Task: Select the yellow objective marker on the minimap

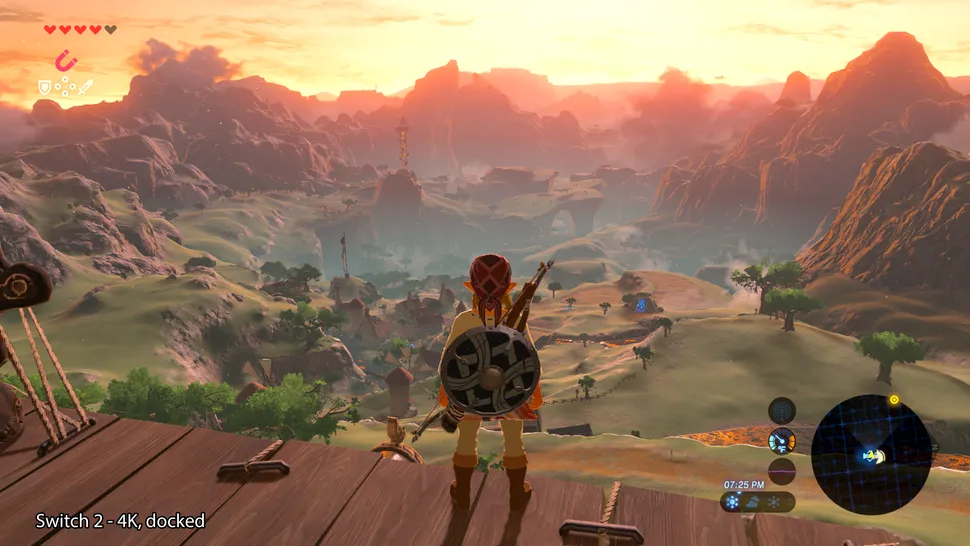Action: pyautogui.click(x=894, y=400)
